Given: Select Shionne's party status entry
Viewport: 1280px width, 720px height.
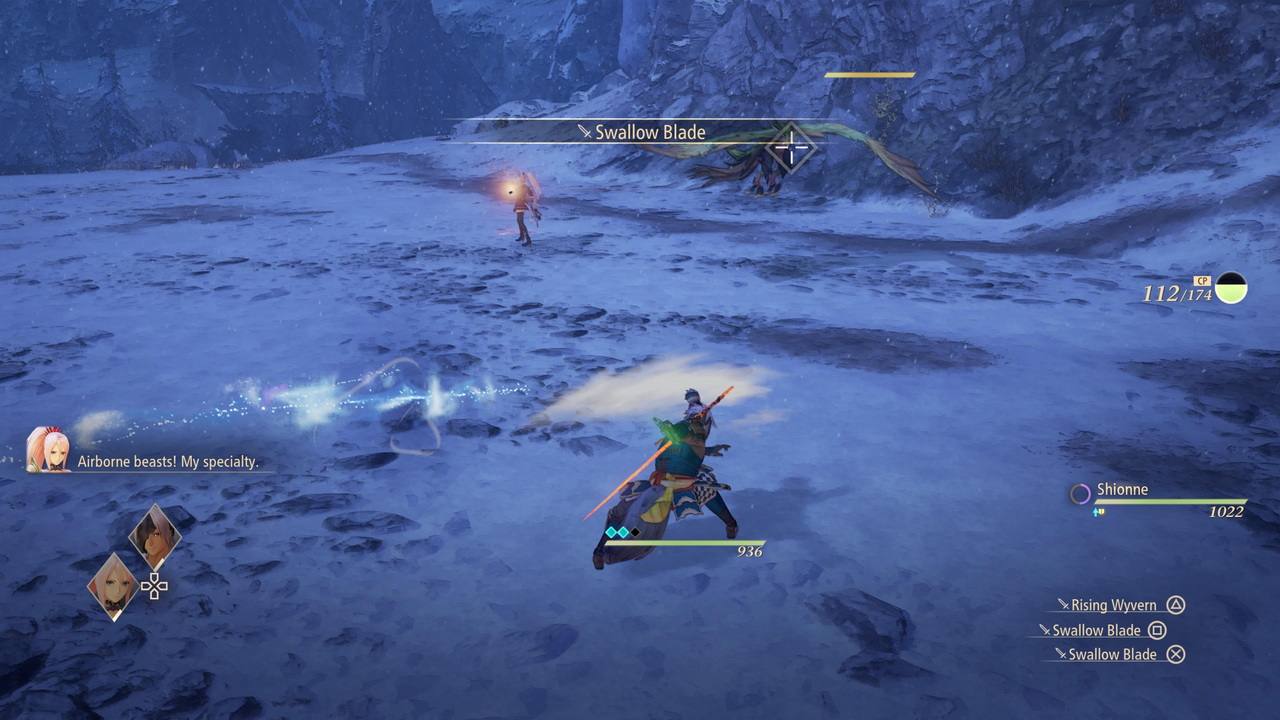Looking at the screenshot, I should click(x=1158, y=498).
